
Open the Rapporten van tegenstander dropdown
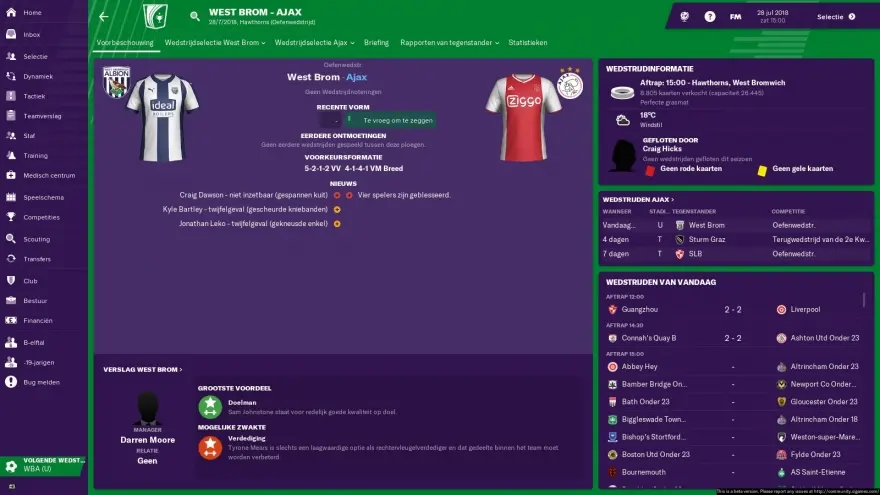[449, 43]
